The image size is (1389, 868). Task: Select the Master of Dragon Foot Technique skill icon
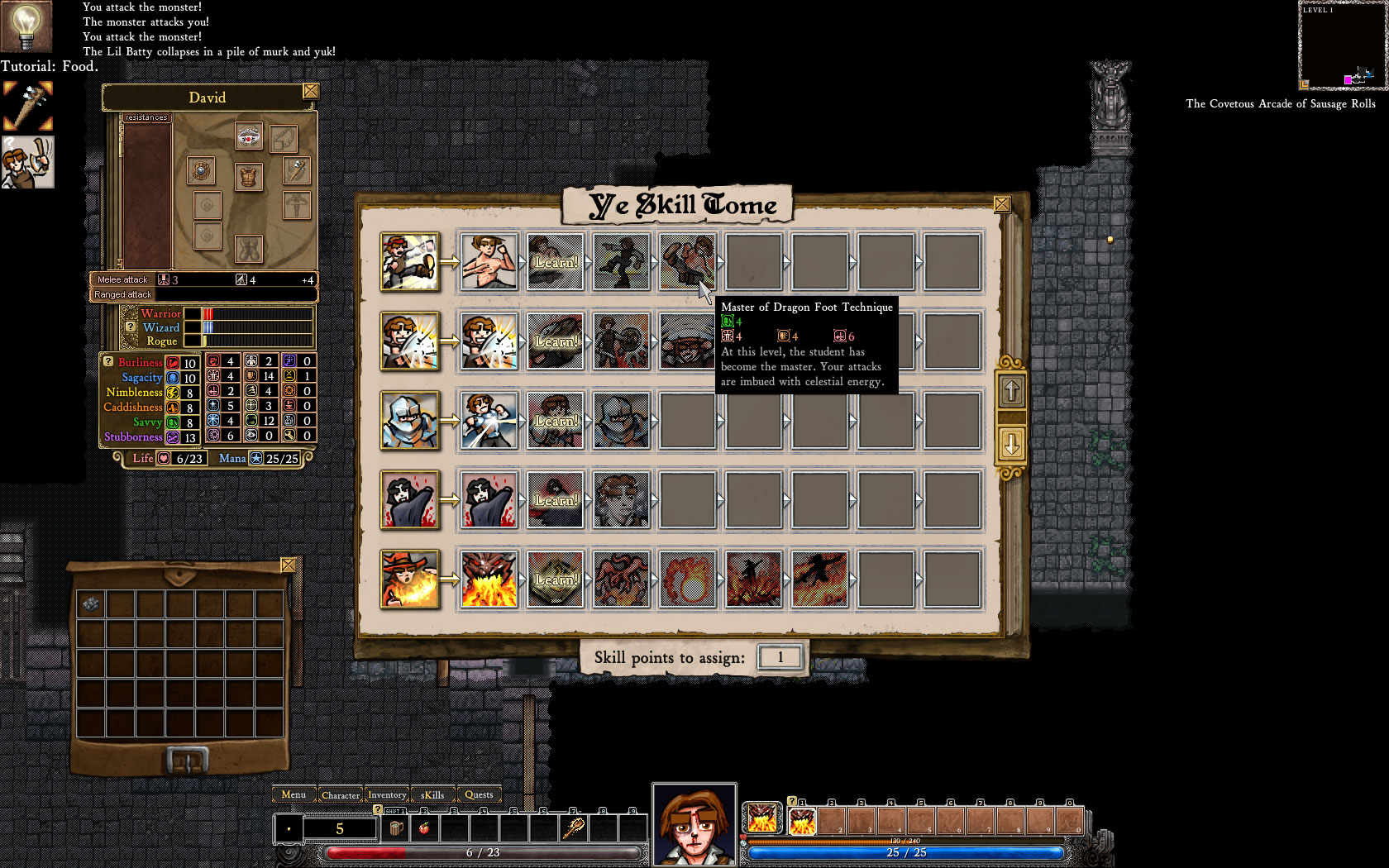[x=687, y=263]
